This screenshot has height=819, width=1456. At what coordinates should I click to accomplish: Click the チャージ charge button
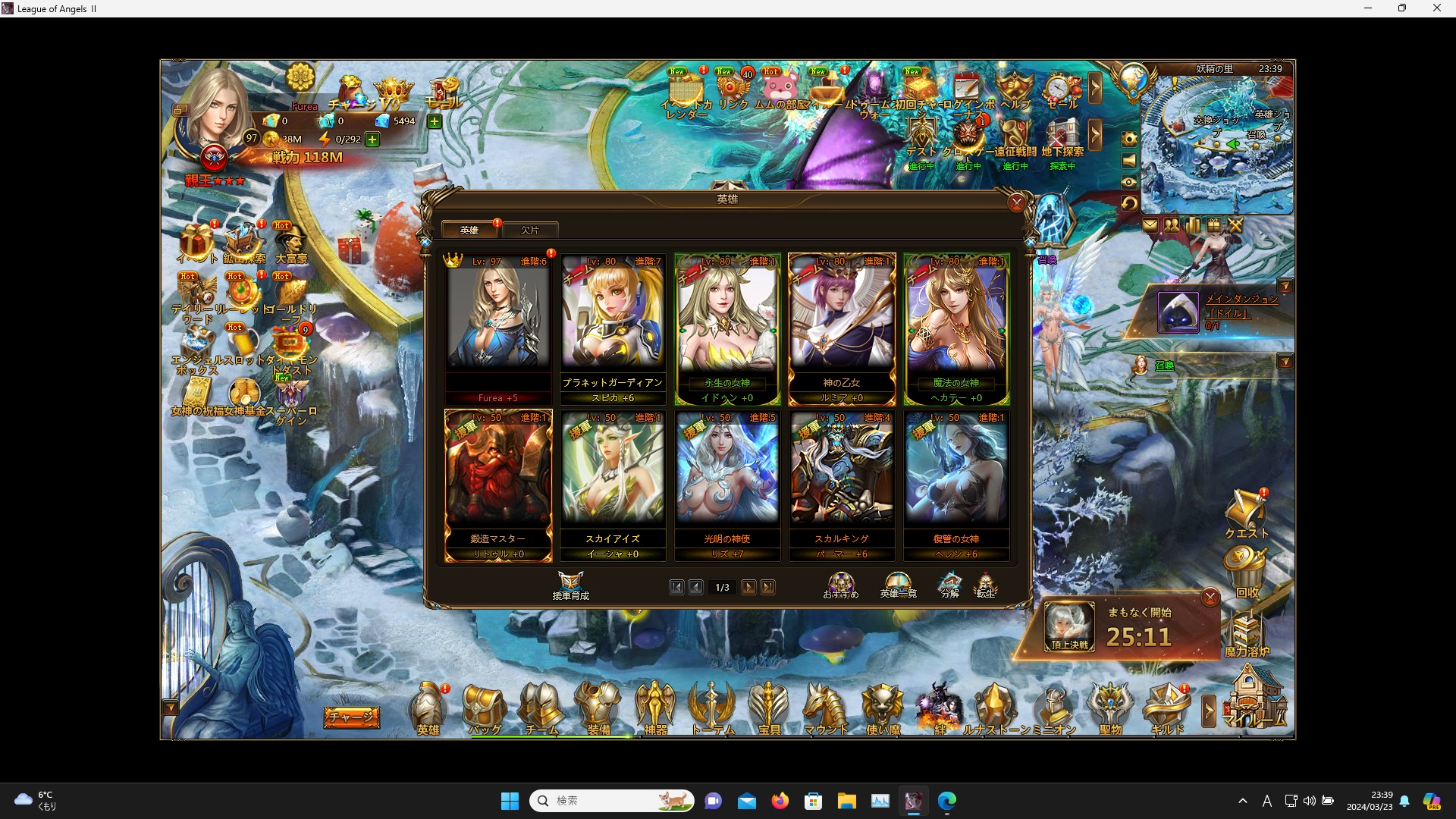(x=351, y=716)
